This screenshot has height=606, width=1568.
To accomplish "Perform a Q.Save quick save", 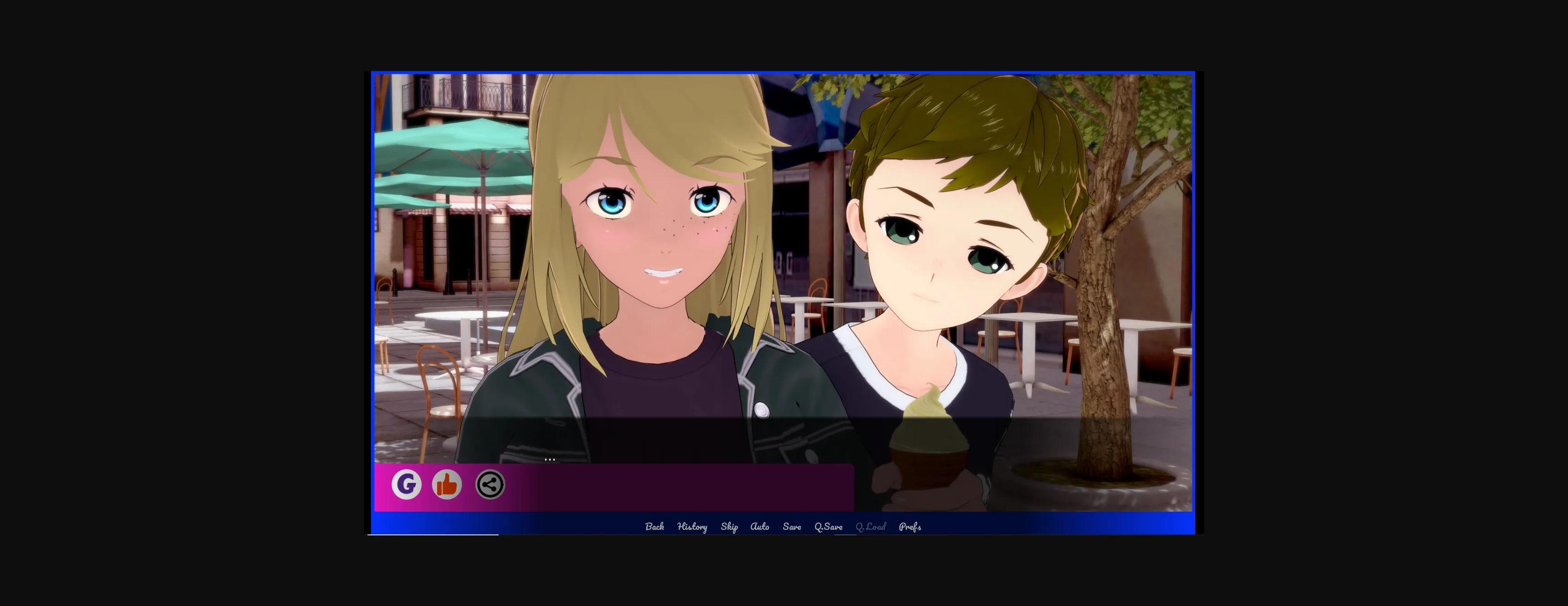I will (828, 526).
